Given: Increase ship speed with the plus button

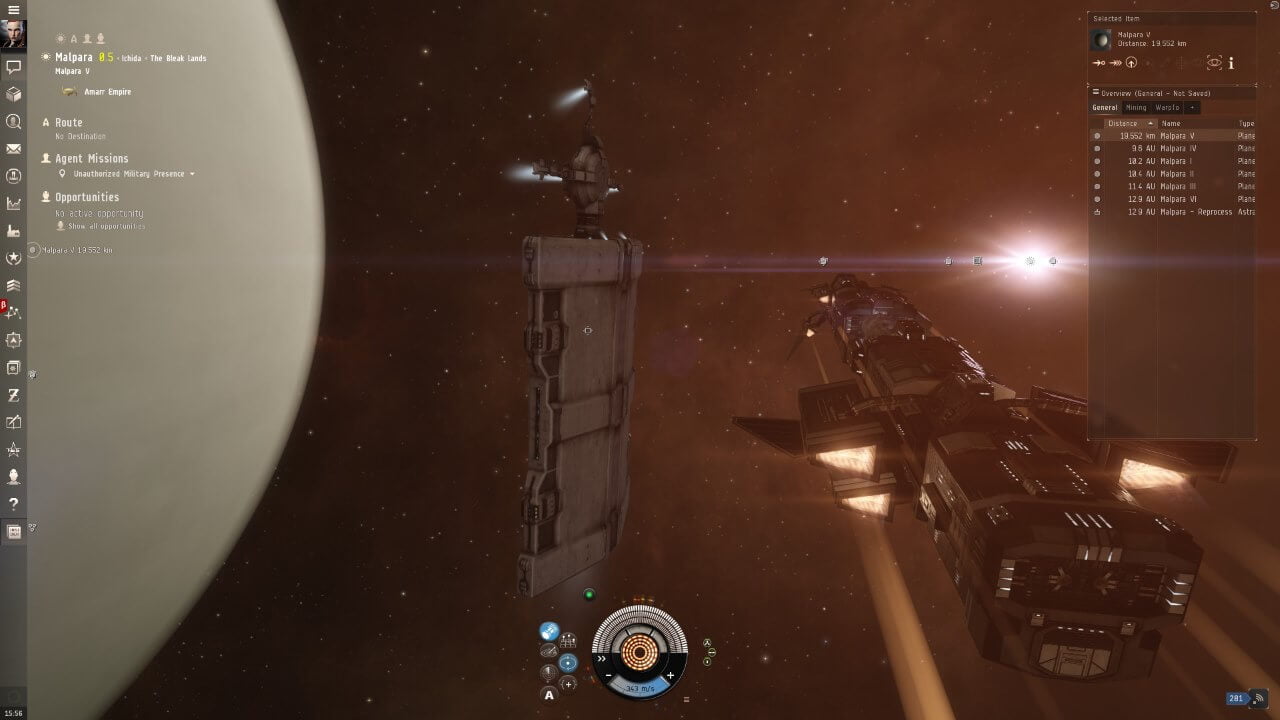Looking at the screenshot, I should (670, 676).
